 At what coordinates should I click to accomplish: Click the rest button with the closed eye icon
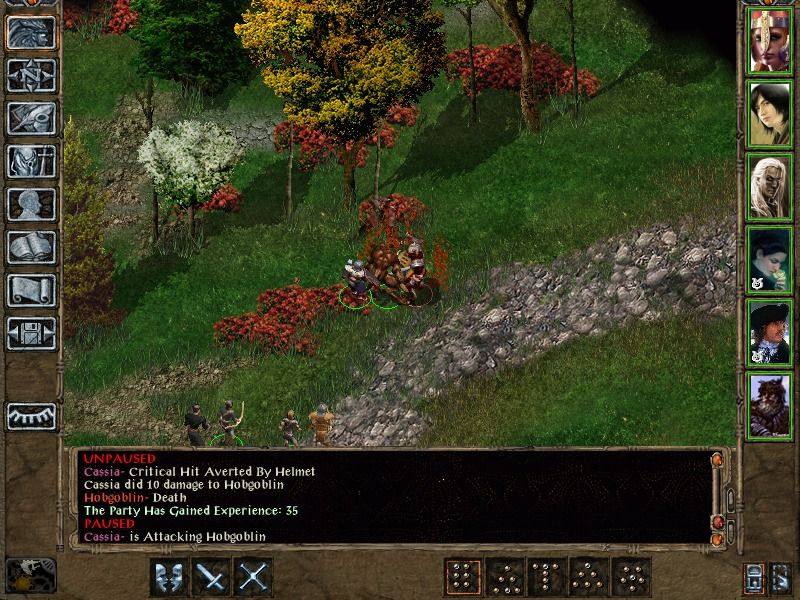pyautogui.click(x=31, y=415)
